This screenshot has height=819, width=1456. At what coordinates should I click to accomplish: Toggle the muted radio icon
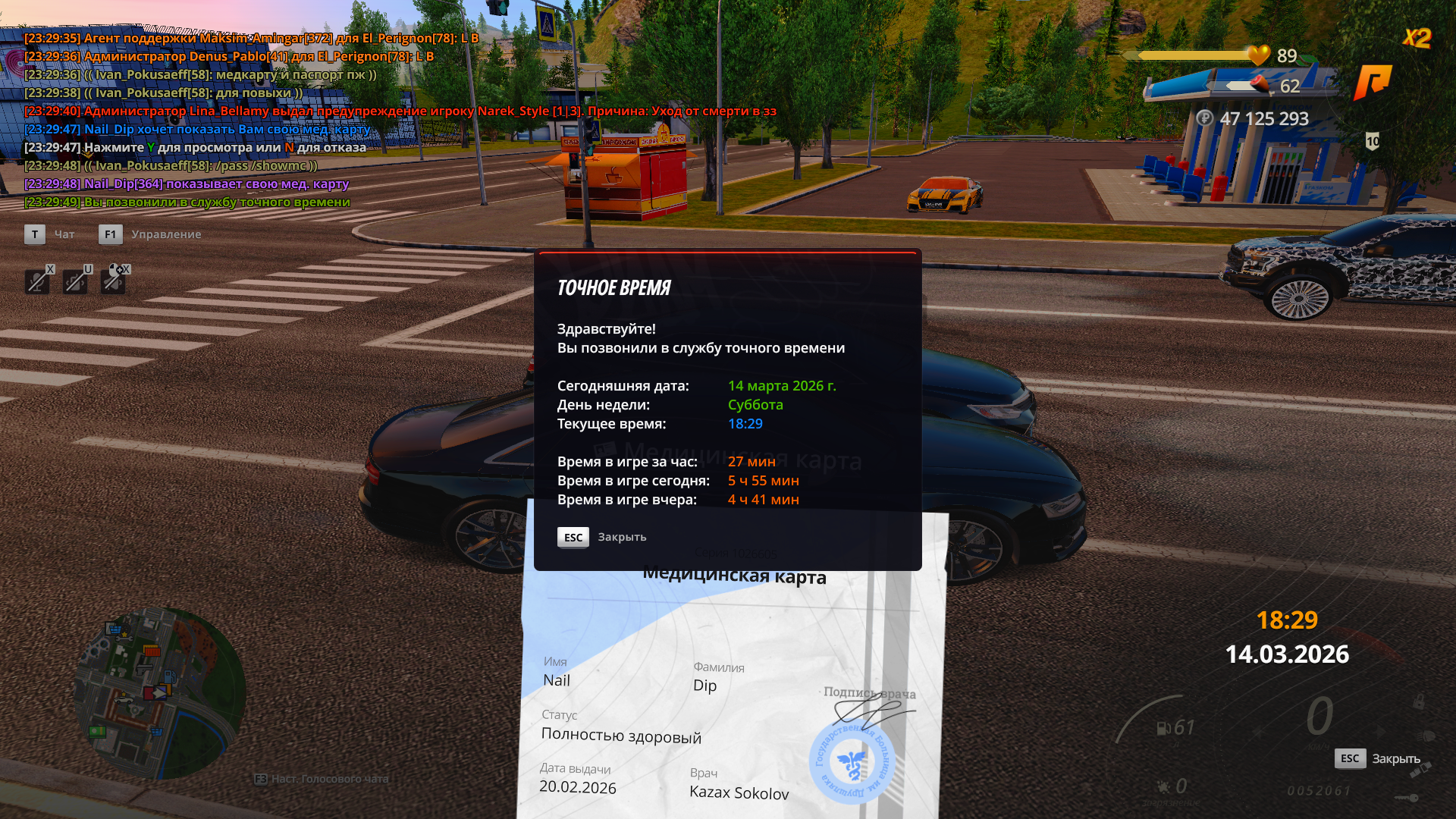point(74,281)
